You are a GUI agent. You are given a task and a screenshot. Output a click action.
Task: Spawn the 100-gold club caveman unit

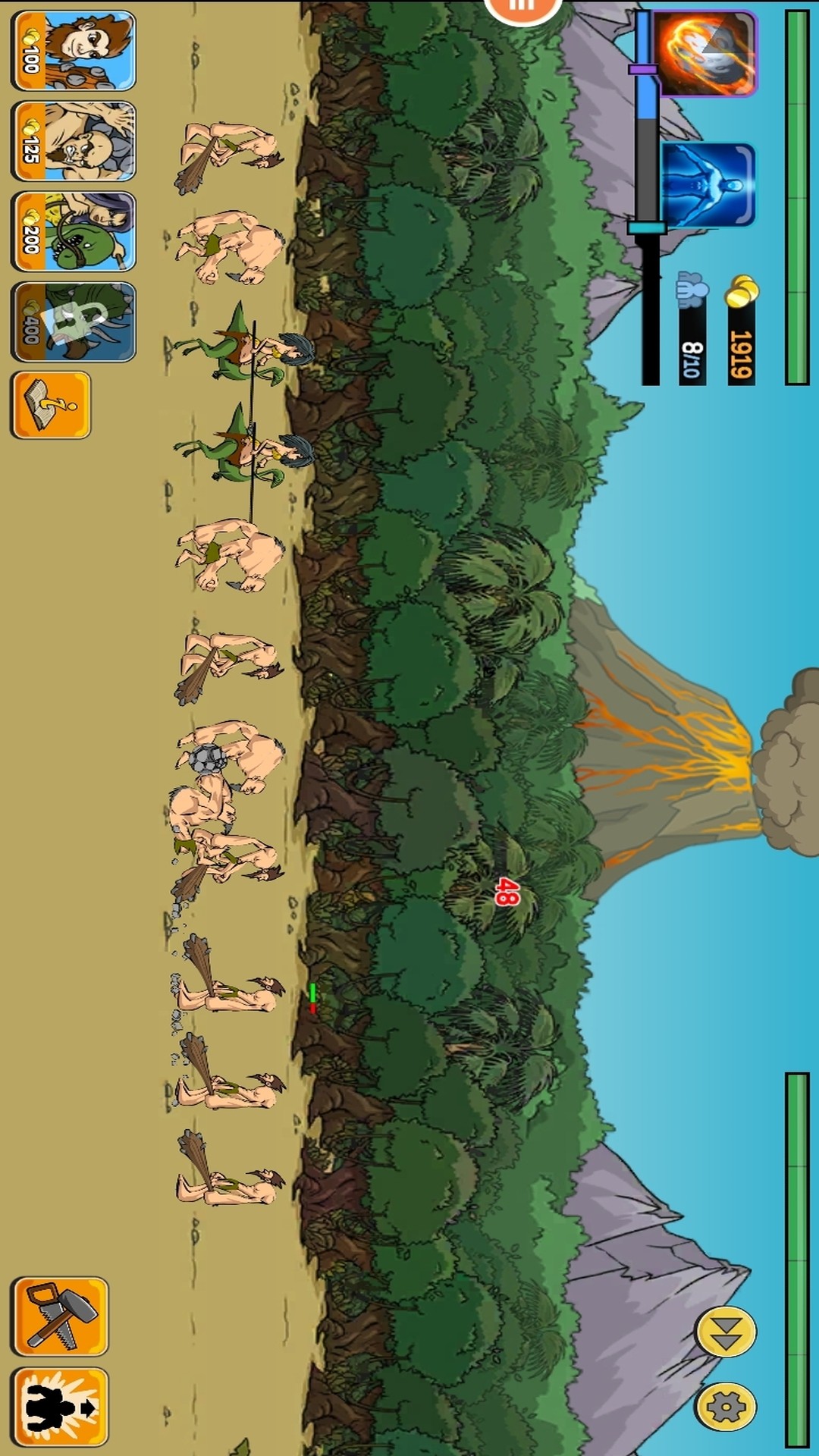coord(74,51)
